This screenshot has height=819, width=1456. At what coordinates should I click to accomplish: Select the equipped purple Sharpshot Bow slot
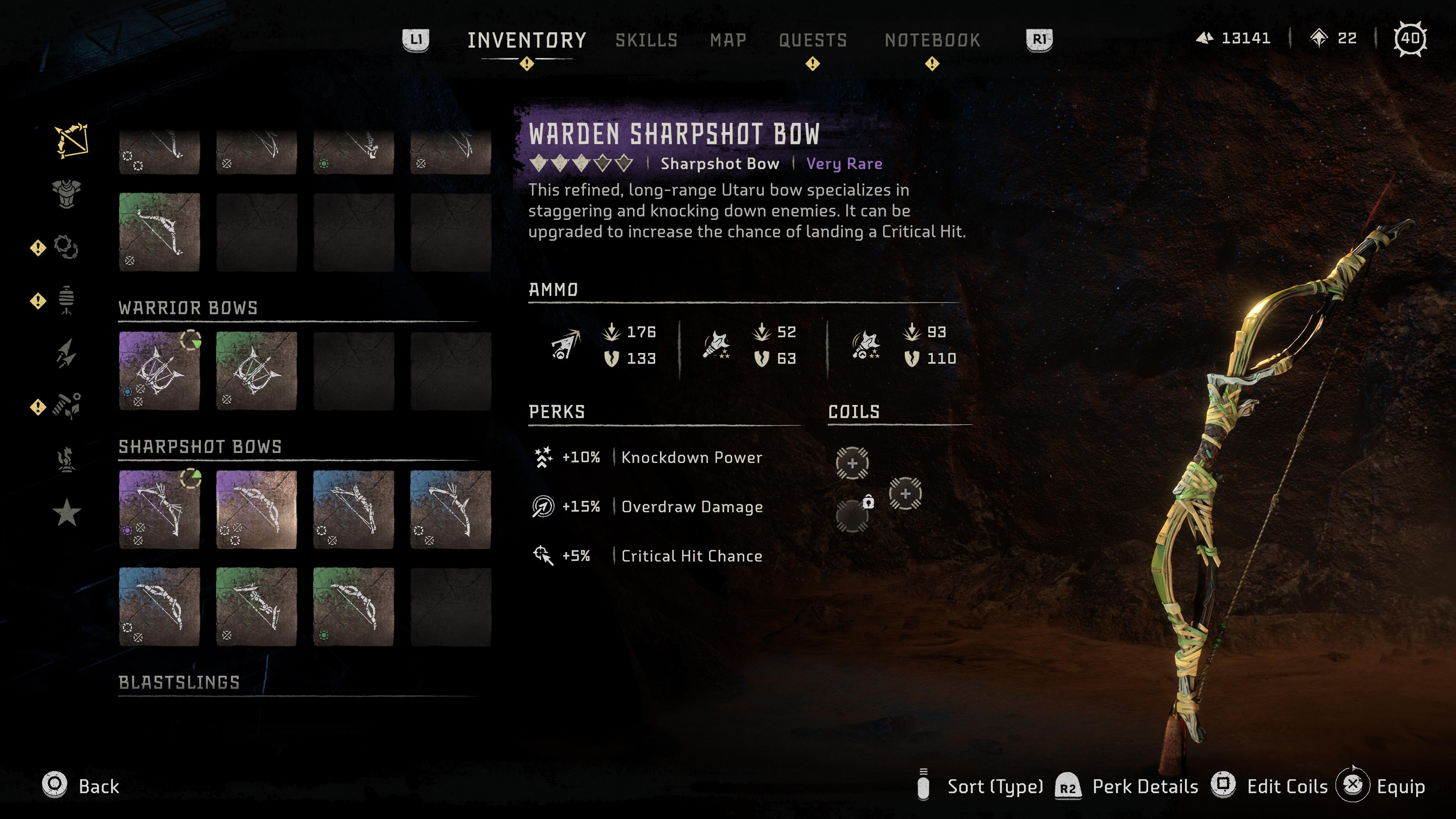tap(159, 509)
